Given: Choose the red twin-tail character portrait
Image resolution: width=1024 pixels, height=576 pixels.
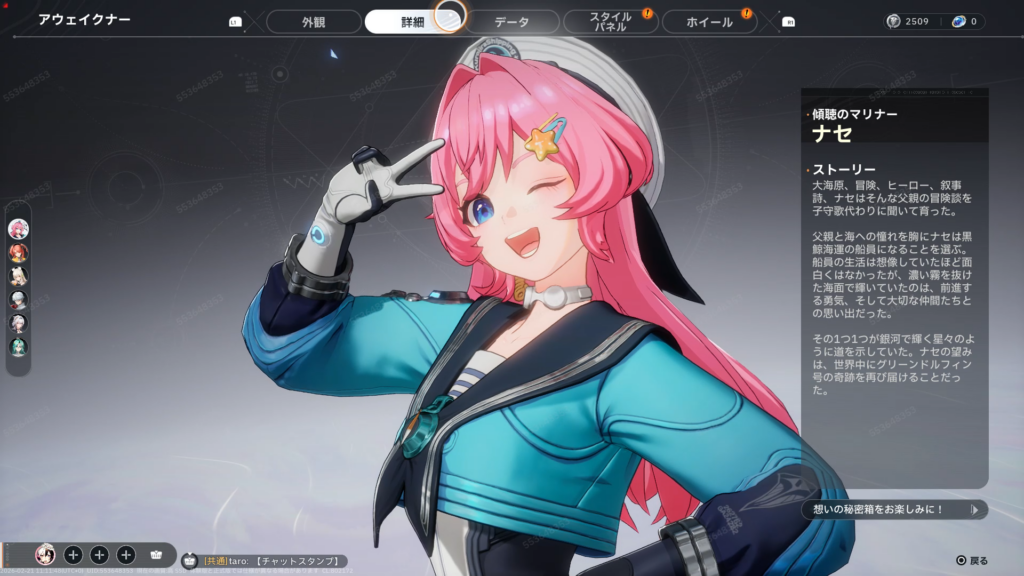Looking at the screenshot, I should click(x=18, y=253).
